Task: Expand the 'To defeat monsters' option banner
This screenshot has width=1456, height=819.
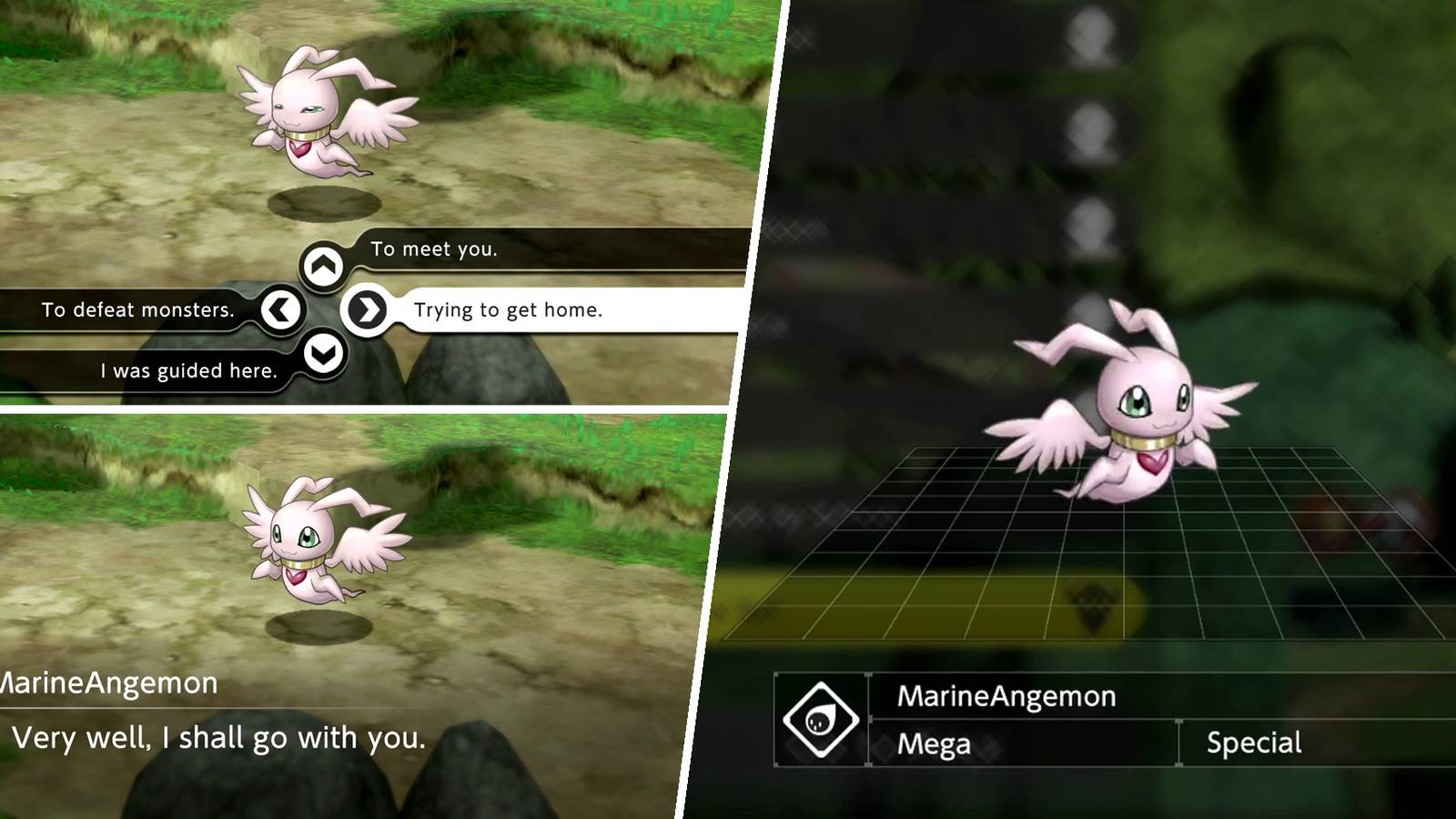Action: point(136,309)
